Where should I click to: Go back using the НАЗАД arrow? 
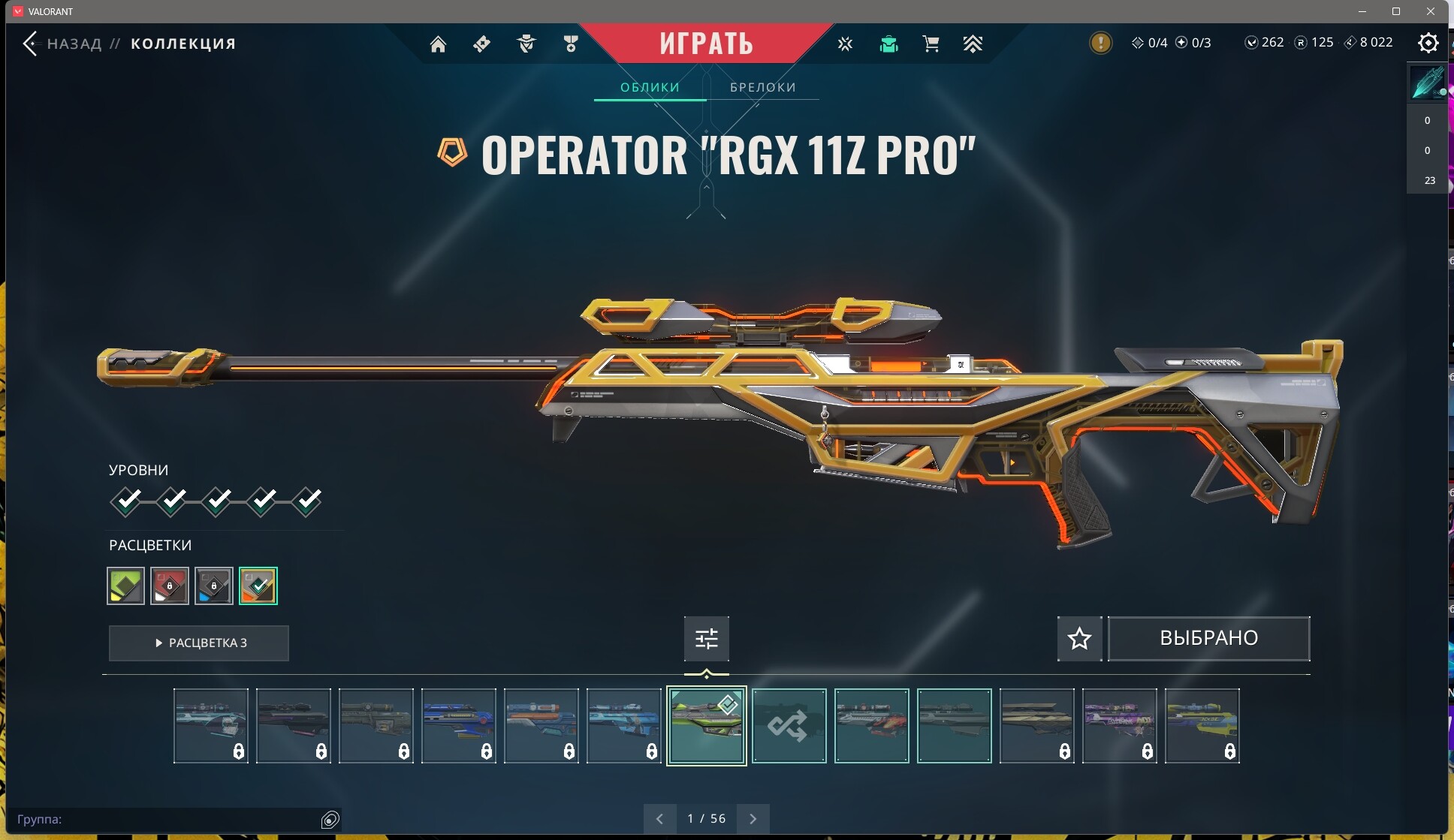pos(31,44)
